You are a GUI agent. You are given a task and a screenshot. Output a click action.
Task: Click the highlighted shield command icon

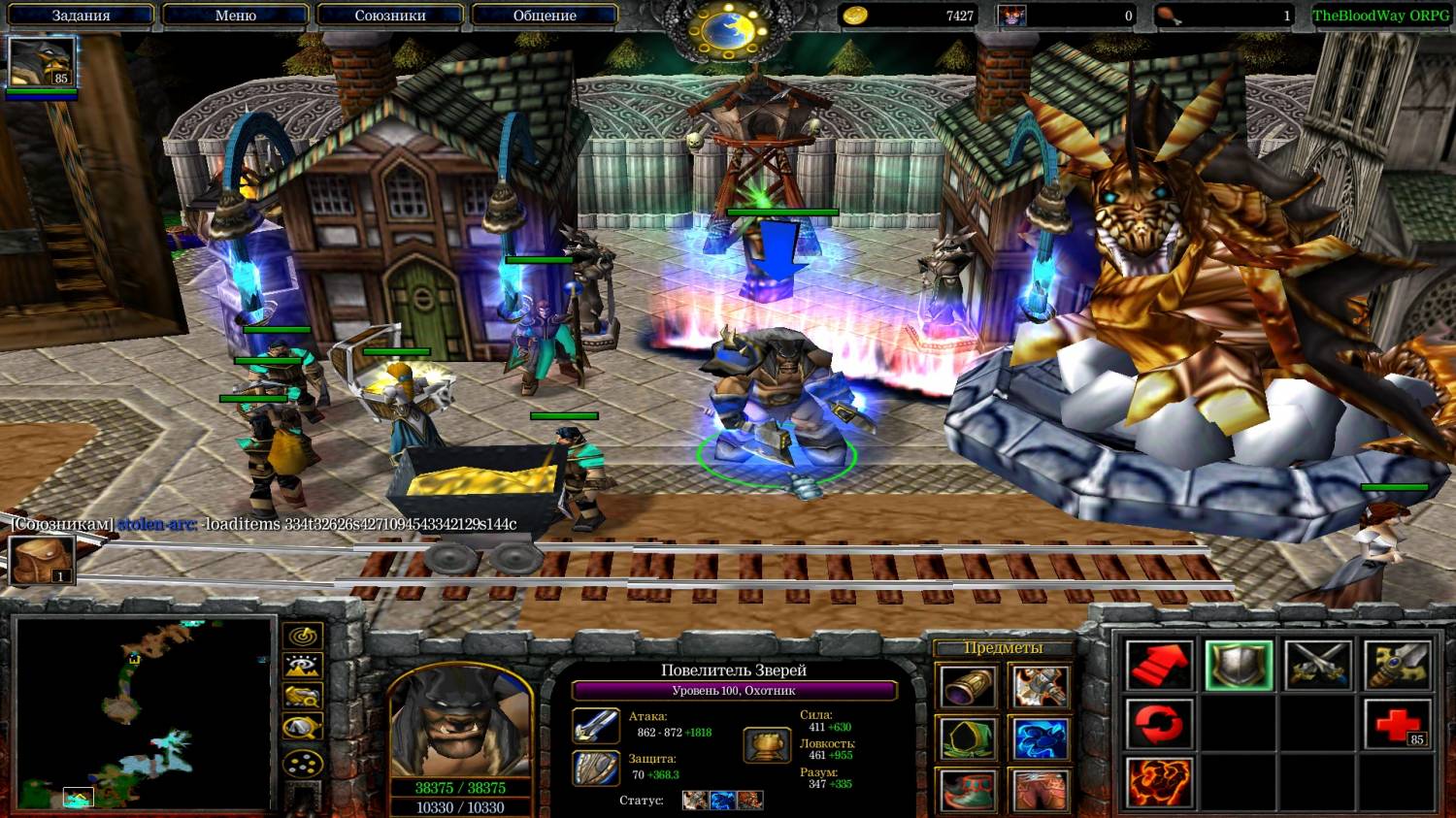(x=1239, y=666)
